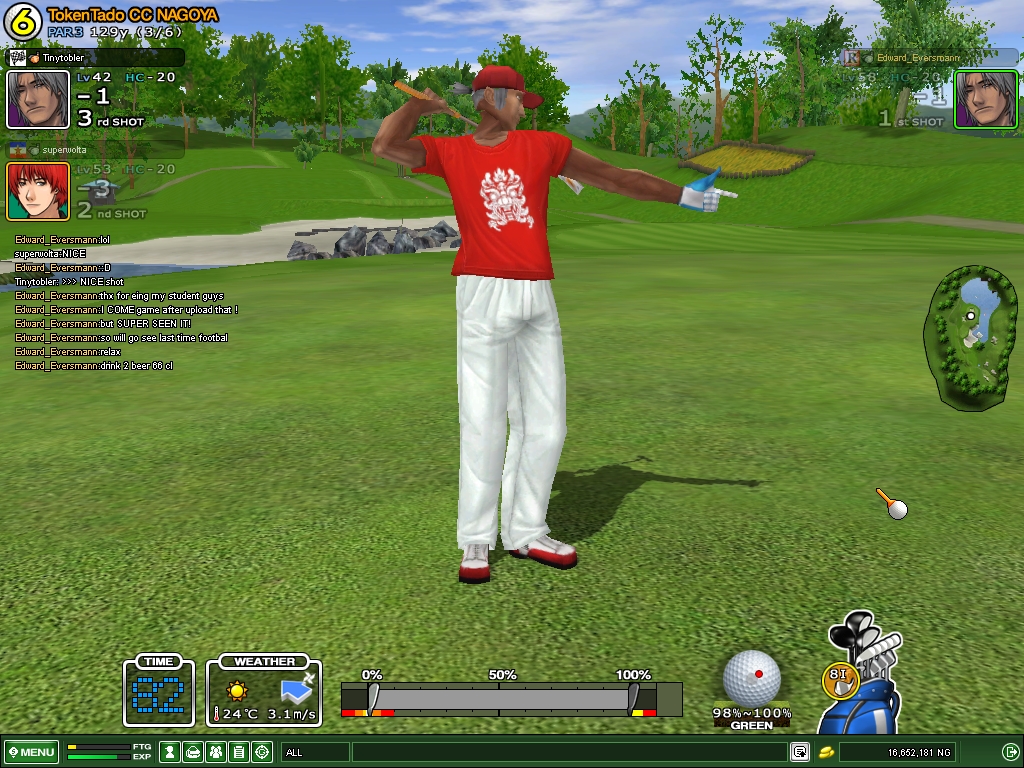Click the gold coins icon
Viewport: 1024px width, 768px height.
(x=827, y=752)
